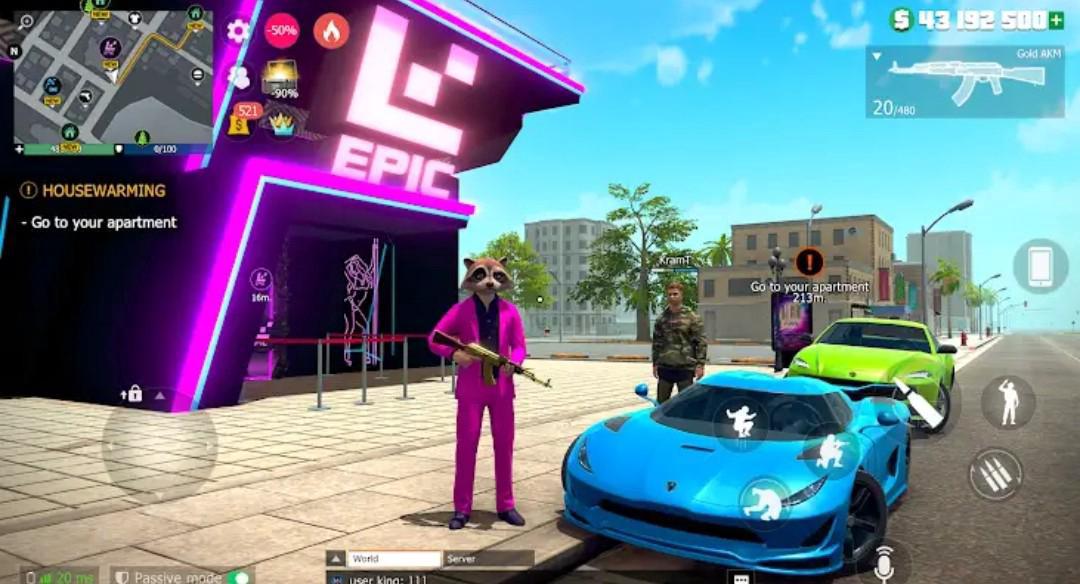The width and height of the screenshot is (1080, 584).
Task: Fire using the bullet shoot button
Action: (922, 401)
